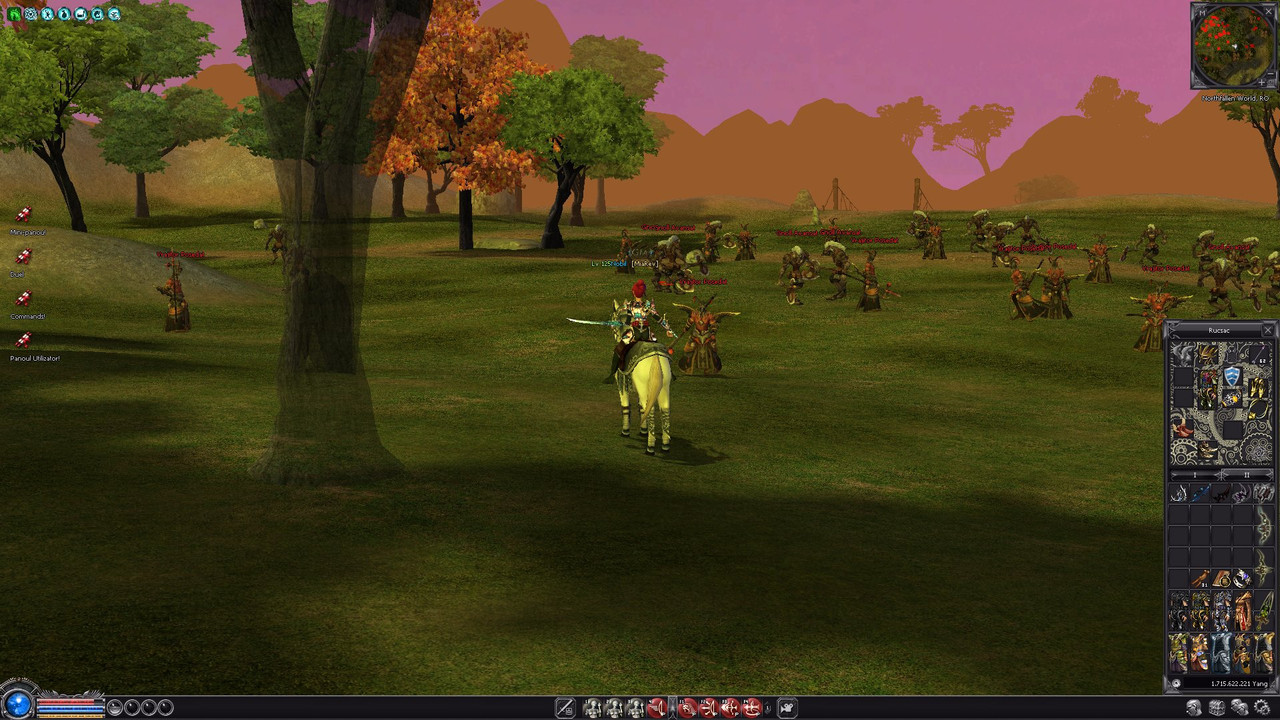Use the last red bow skill slot
This screenshot has width=1280, height=720.
tap(752, 708)
